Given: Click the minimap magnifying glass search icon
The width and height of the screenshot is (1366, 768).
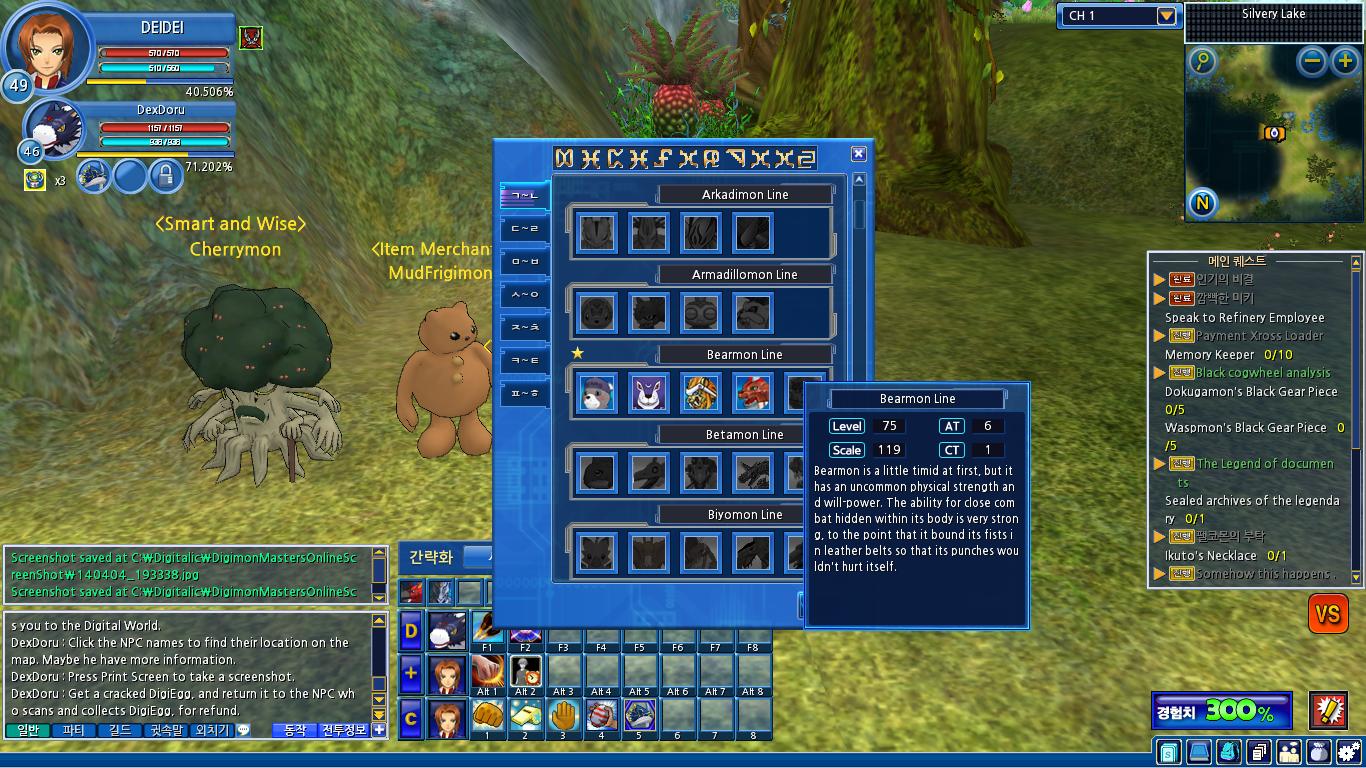Looking at the screenshot, I should [1203, 62].
